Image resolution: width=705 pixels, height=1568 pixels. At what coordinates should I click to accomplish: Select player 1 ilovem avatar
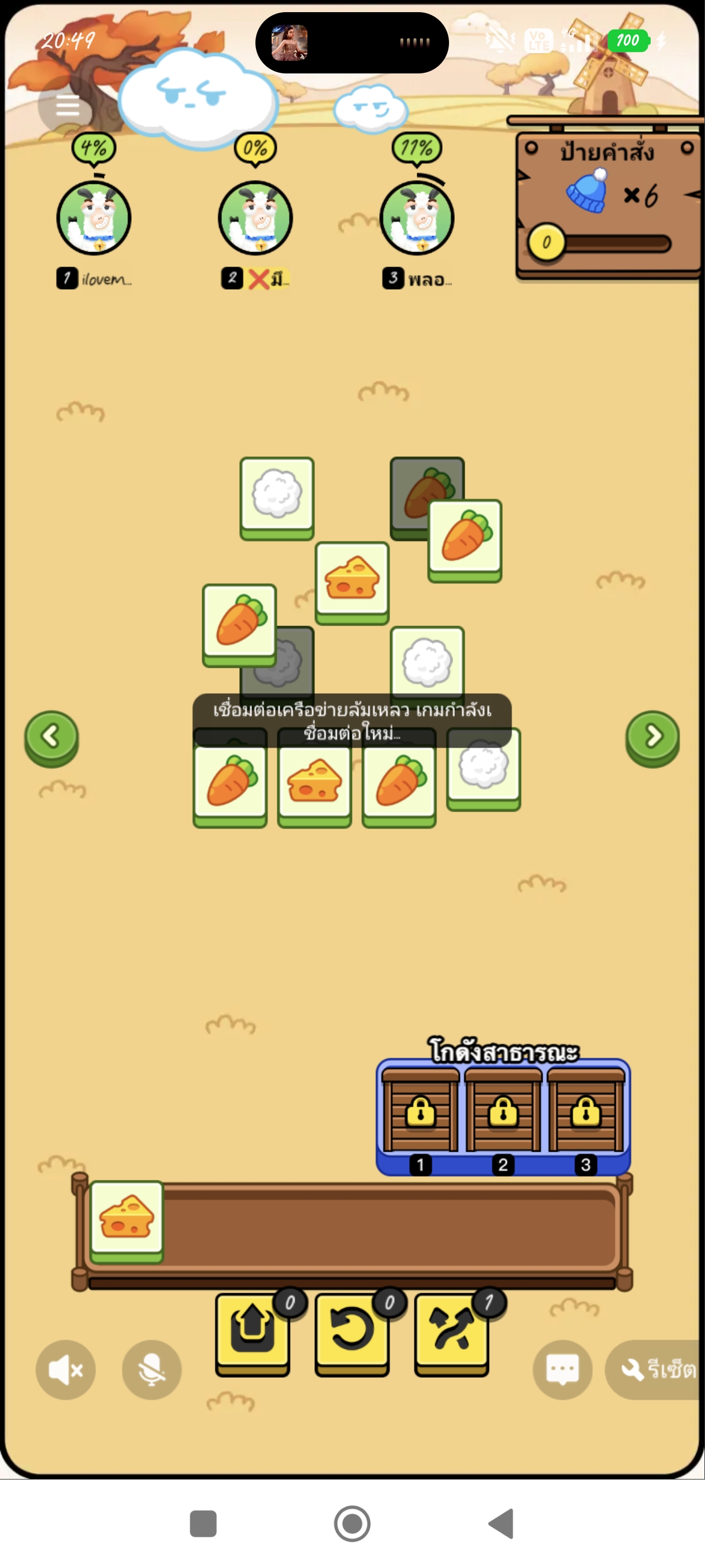(94, 218)
